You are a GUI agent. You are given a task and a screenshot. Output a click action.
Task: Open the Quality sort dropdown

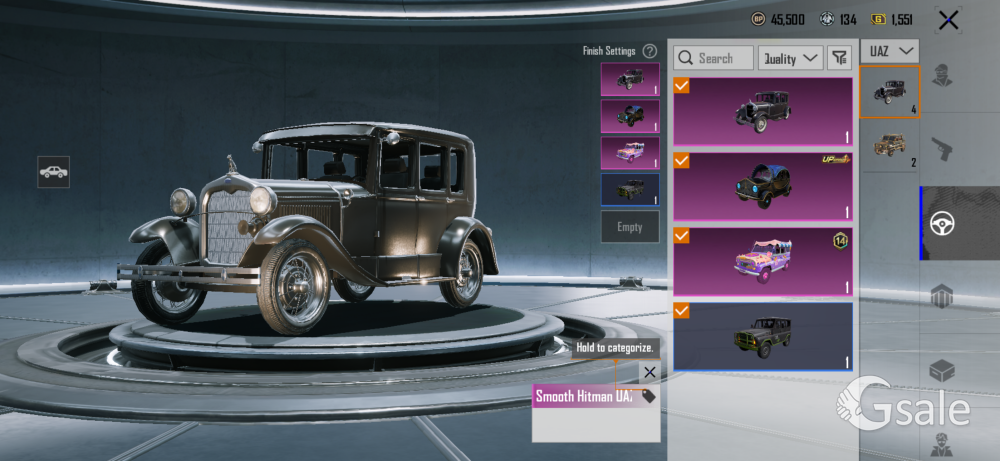click(790, 58)
